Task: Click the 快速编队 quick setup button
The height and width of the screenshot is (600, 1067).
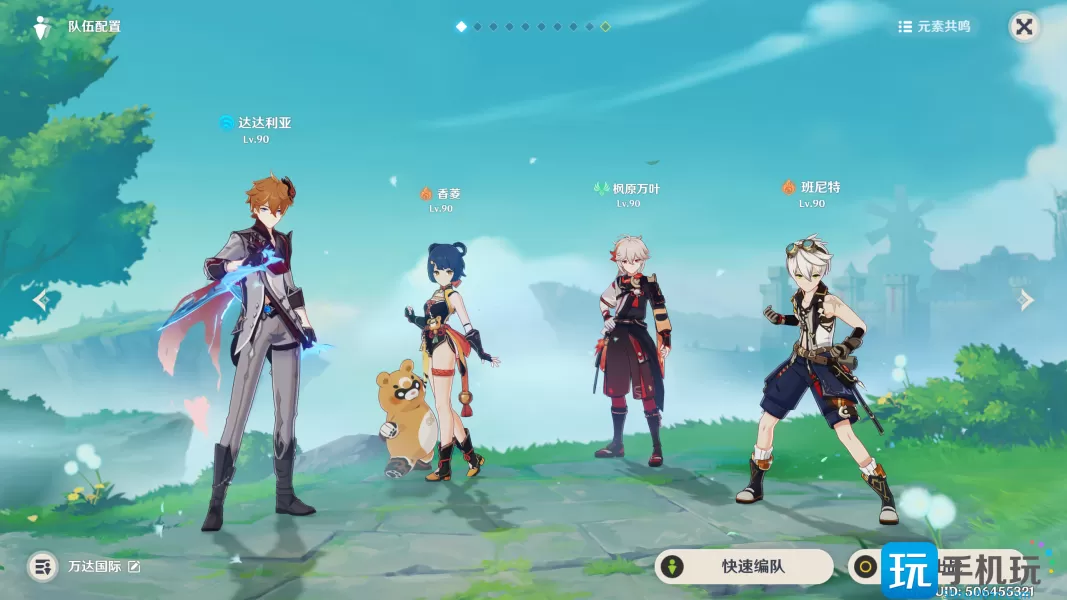Action: point(743,566)
